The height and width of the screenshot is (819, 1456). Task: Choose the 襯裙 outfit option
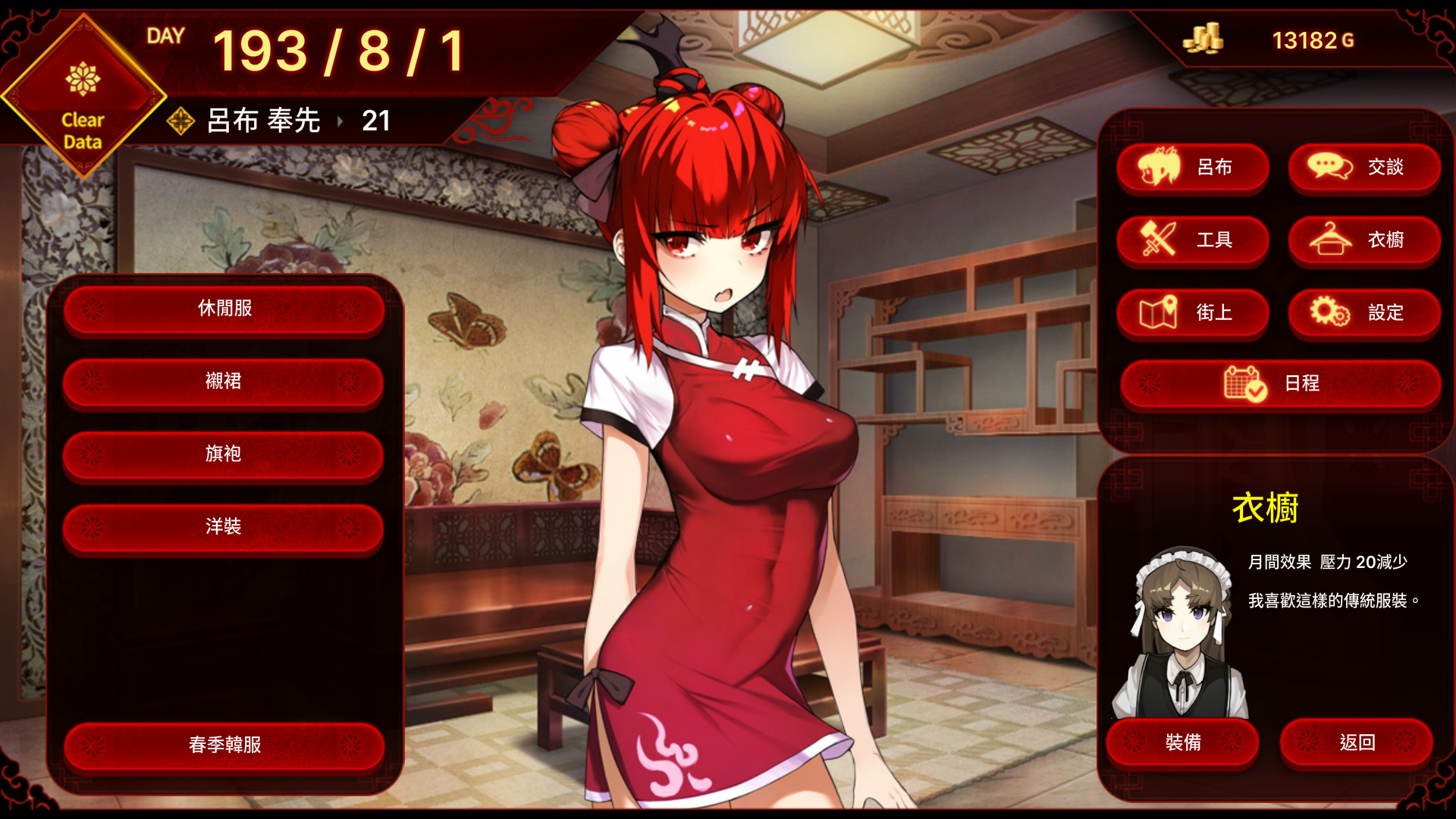[224, 381]
